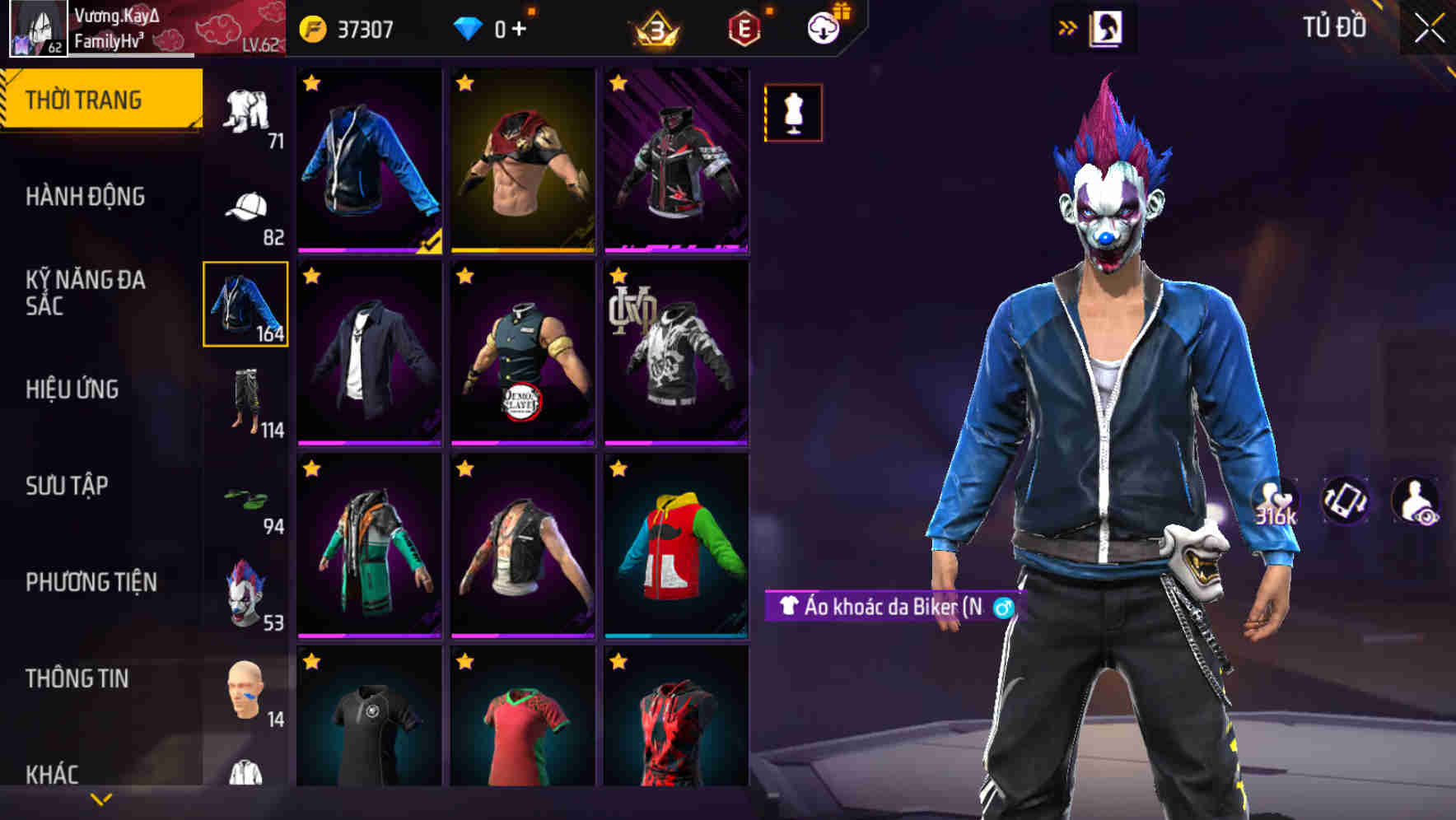Switch to the THỜI TRANG tab
Image resolution: width=1456 pixels, height=820 pixels.
[99, 99]
